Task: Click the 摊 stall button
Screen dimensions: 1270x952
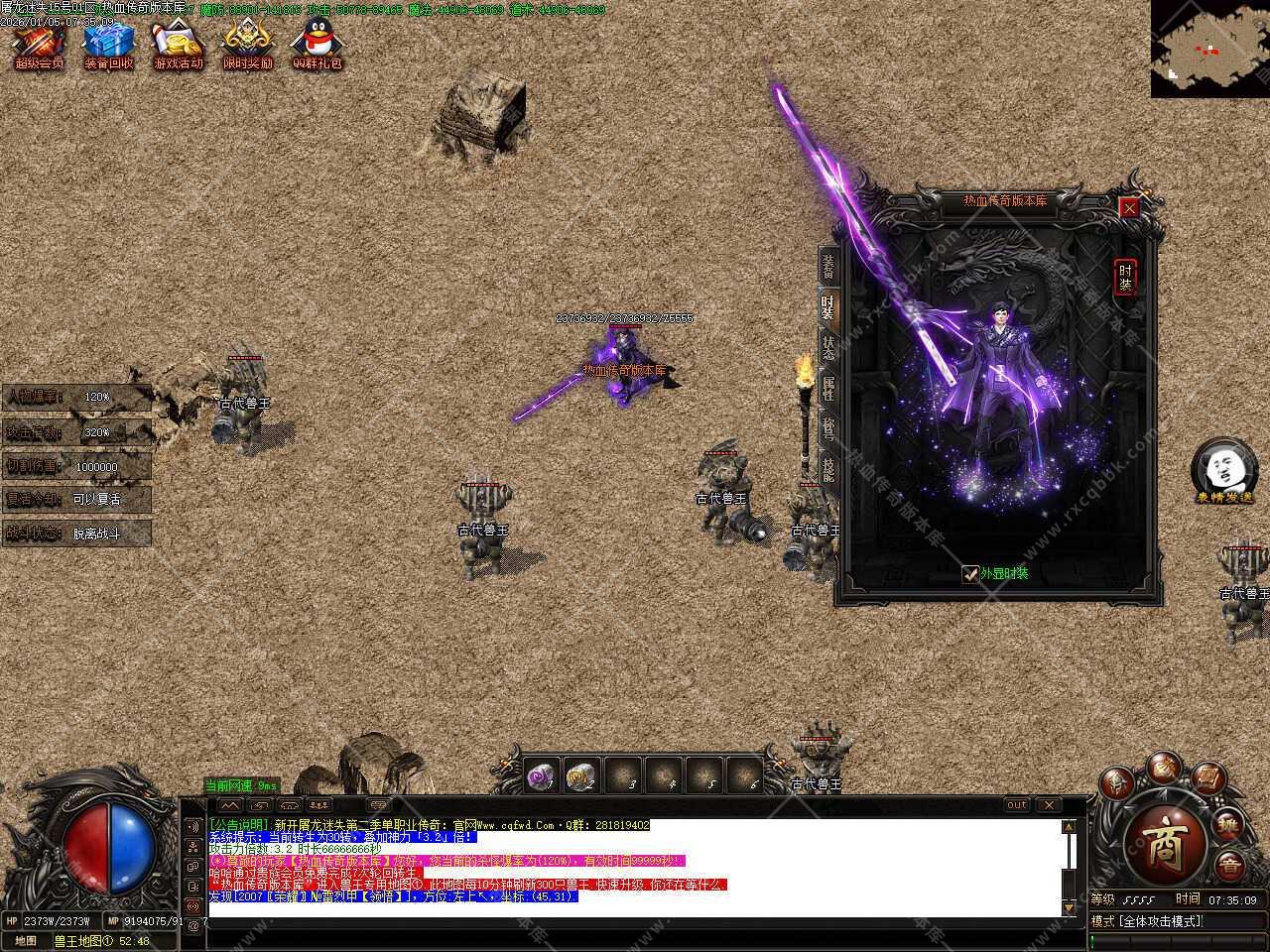Action: (1228, 824)
